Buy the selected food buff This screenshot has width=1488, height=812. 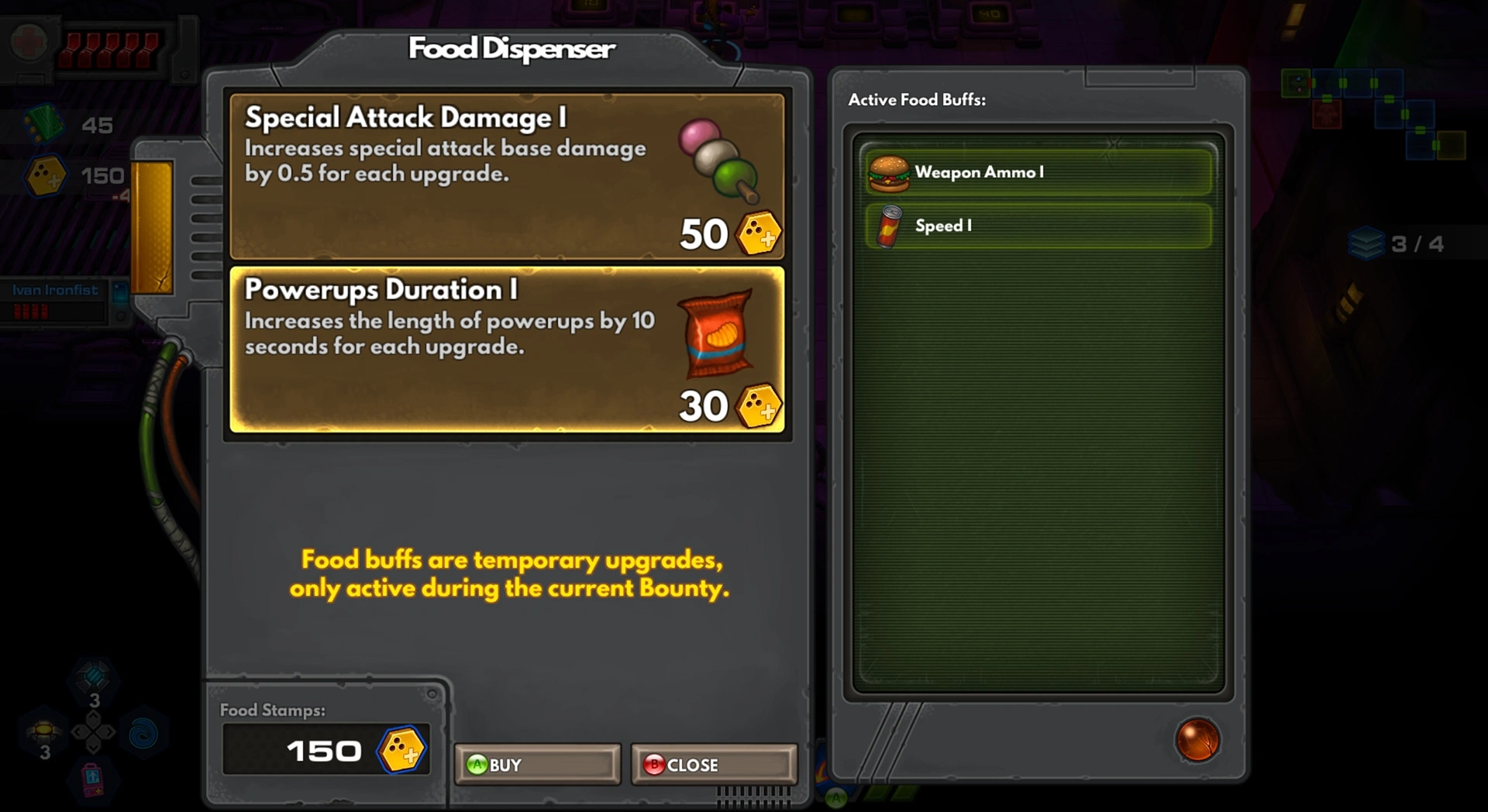pyautogui.click(x=537, y=765)
